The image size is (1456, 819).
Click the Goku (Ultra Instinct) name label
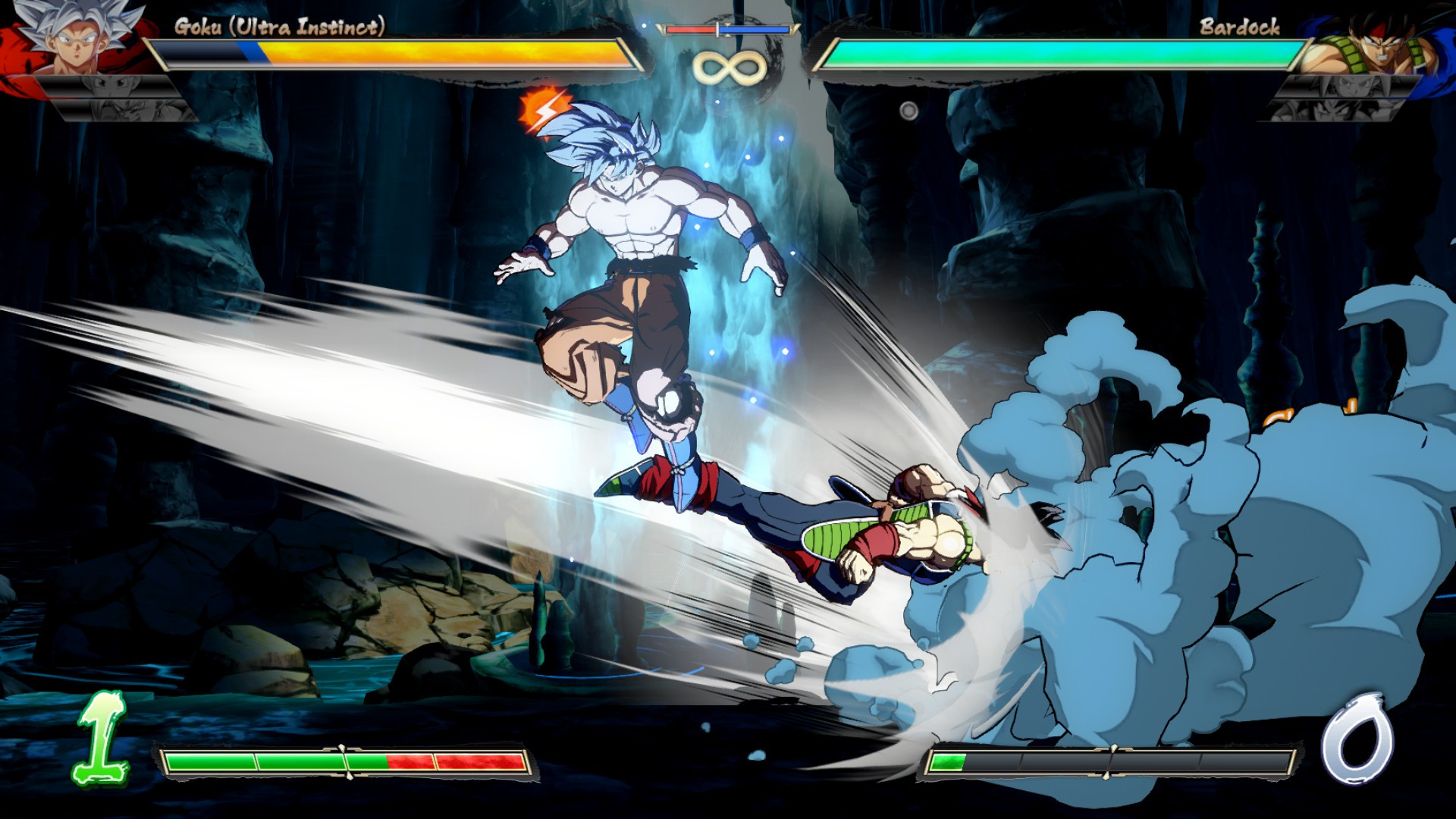point(279,25)
